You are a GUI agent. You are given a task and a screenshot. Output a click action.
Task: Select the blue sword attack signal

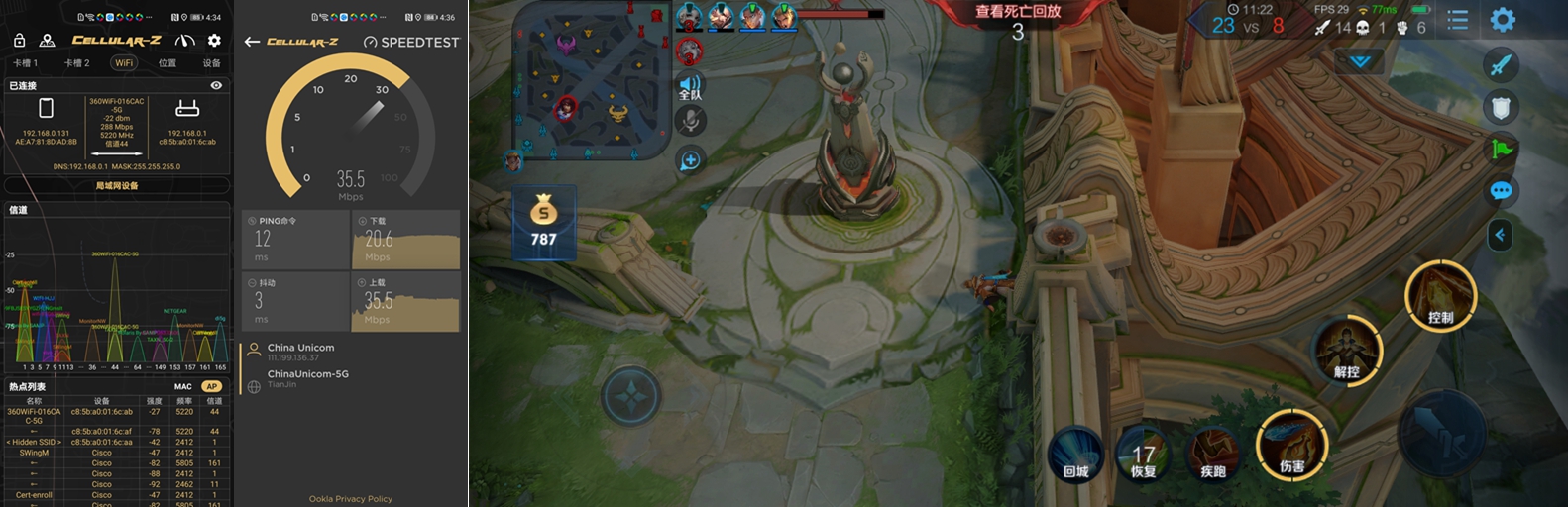(x=1501, y=65)
